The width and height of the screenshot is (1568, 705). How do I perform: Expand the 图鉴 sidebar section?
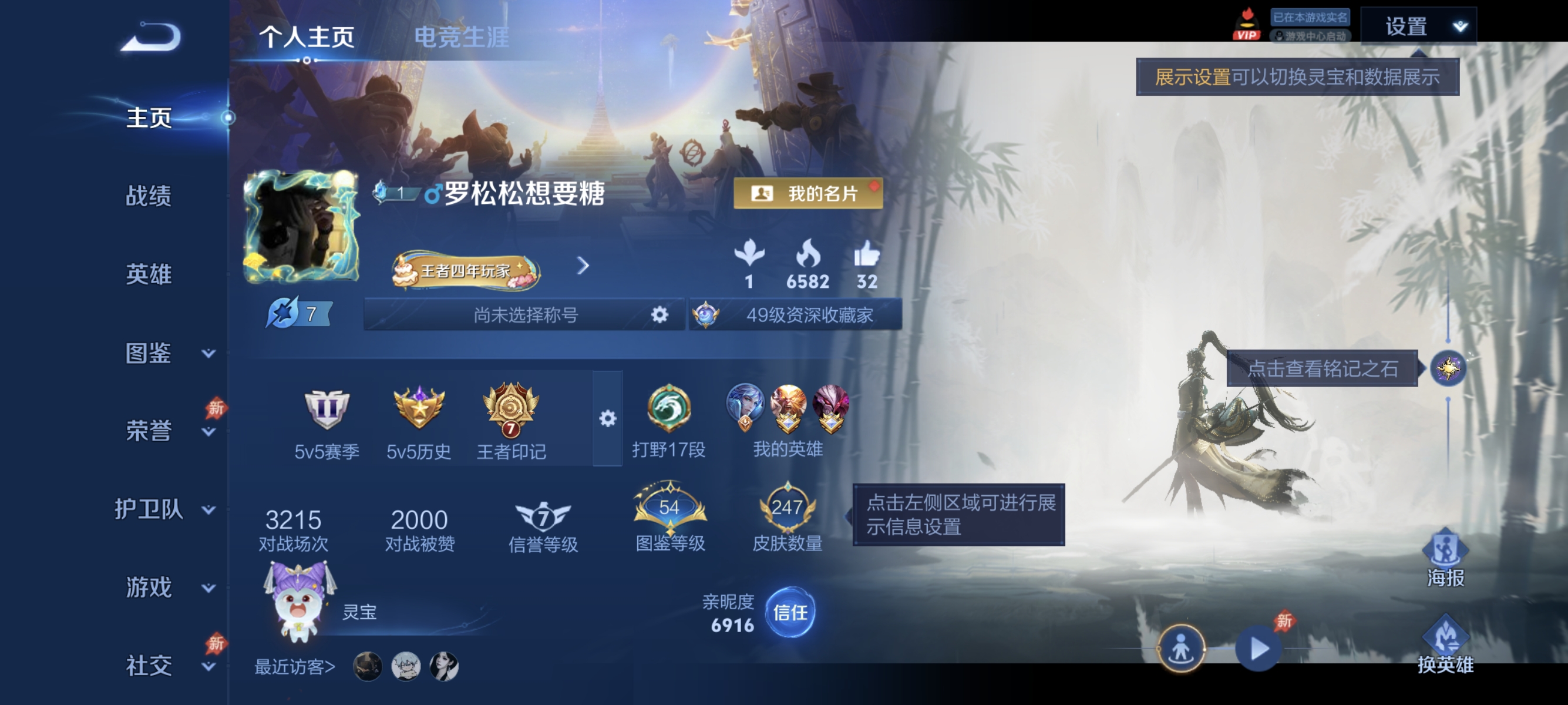coord(149,352)
